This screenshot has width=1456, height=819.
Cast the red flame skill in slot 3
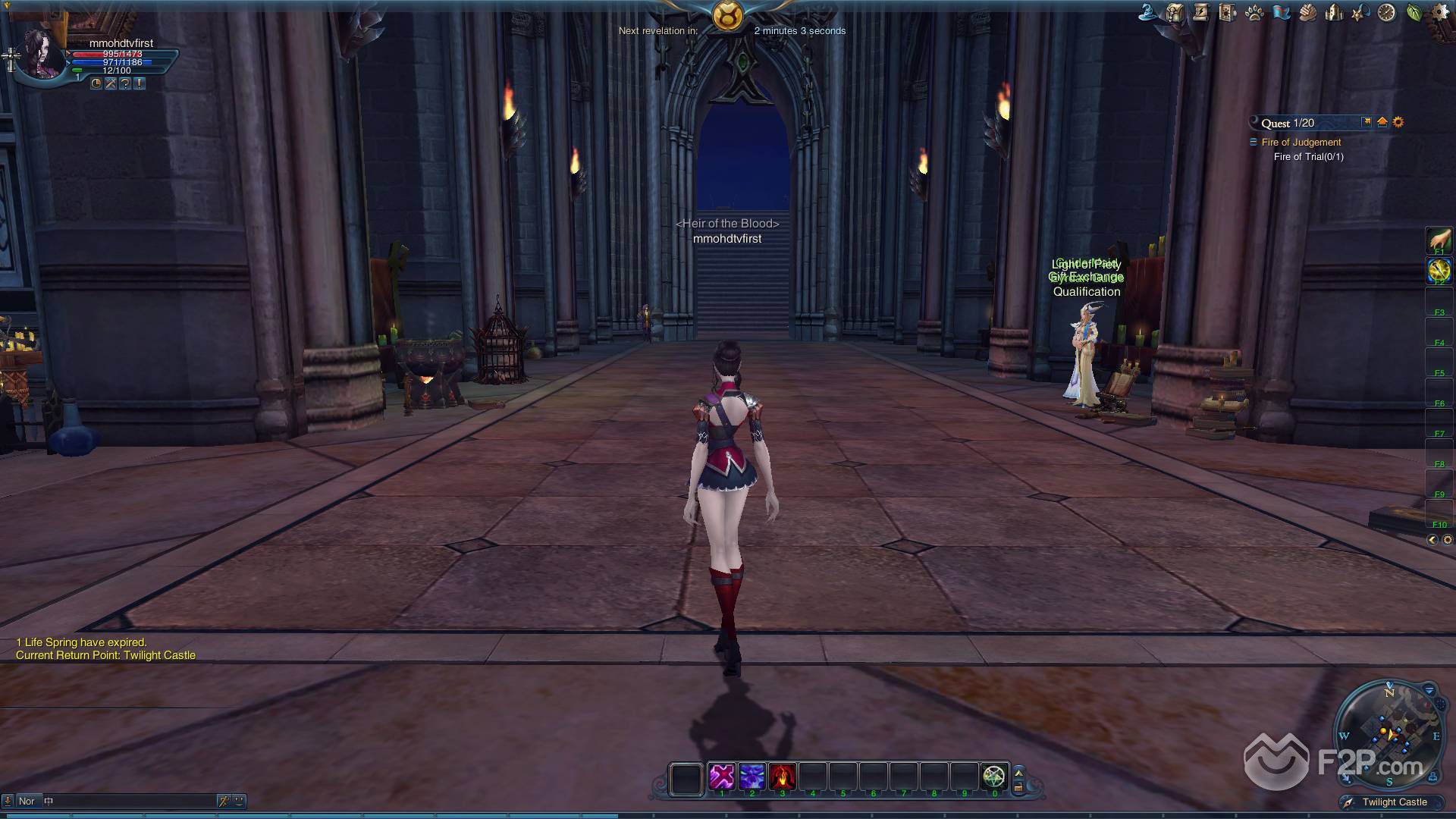coord(782,777)
